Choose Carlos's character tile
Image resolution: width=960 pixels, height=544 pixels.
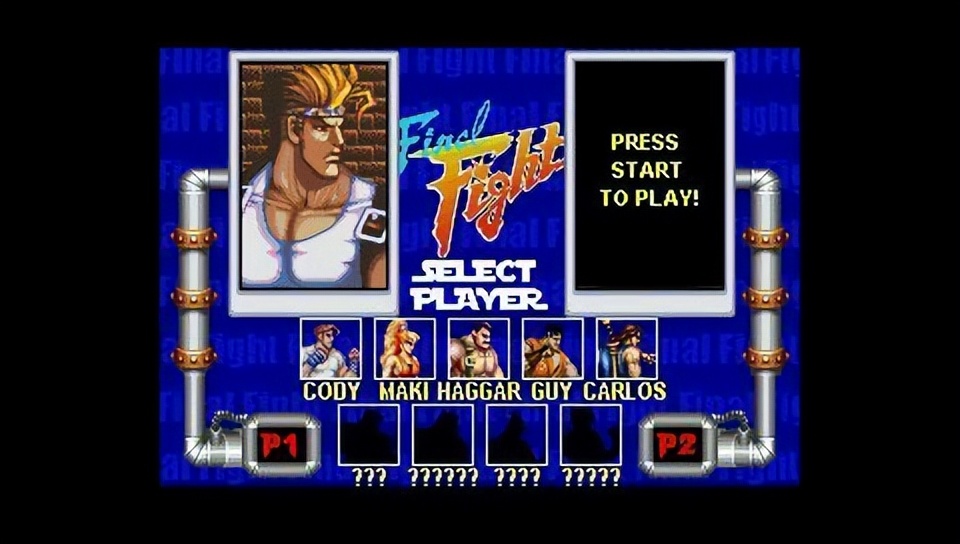627,348
